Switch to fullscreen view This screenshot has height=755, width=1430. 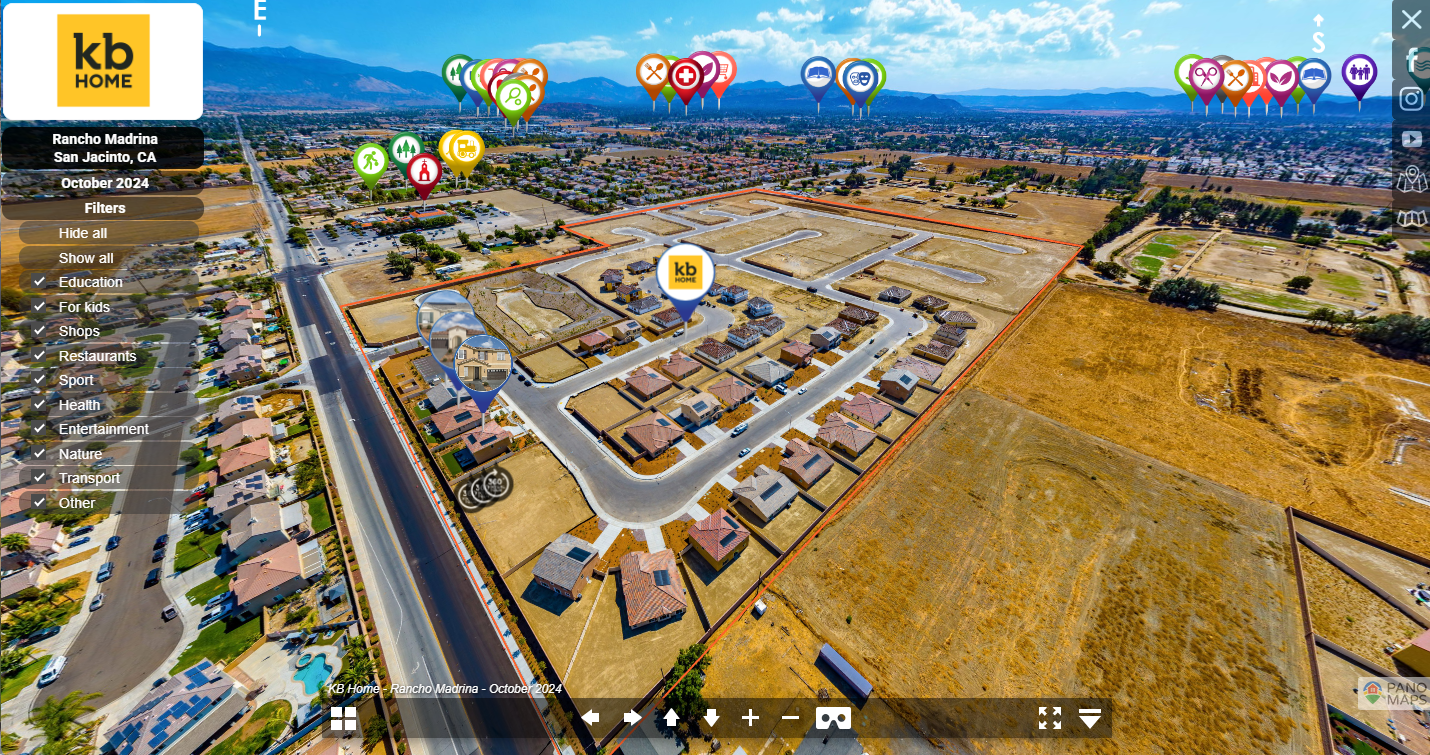tap(1049, 718)
